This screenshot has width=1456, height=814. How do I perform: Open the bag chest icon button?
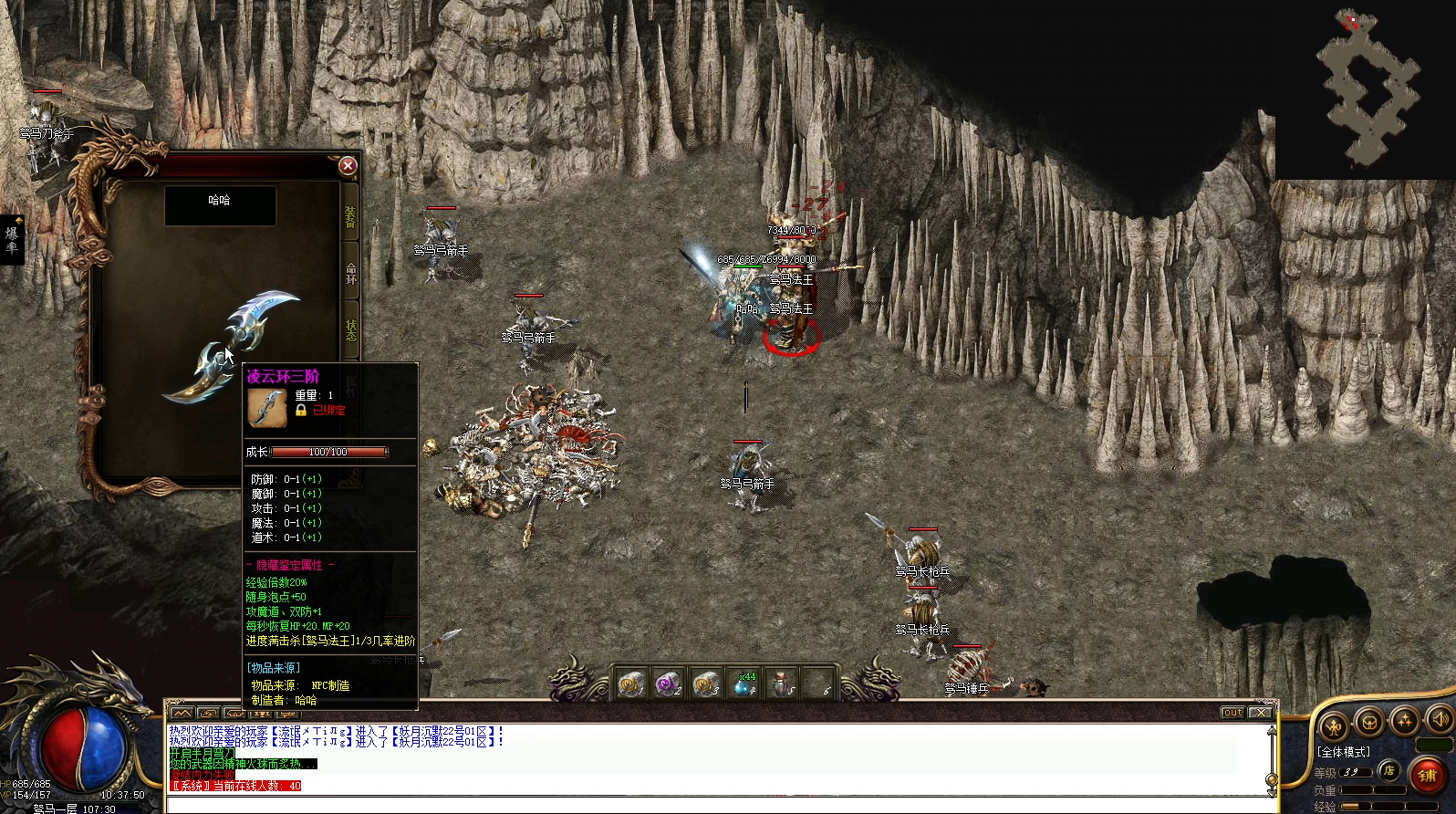(x=1368, y=723)
